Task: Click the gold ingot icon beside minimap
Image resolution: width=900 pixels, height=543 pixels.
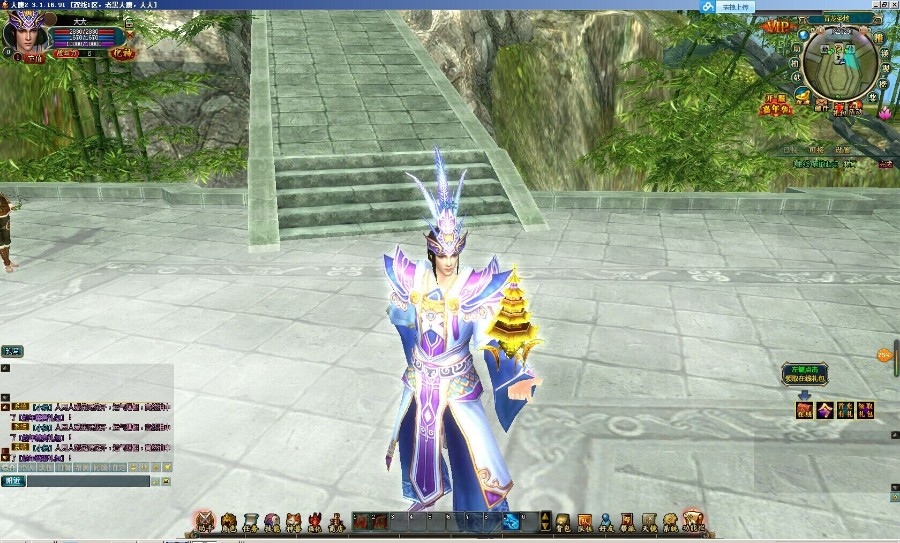Action: (802, 95)
